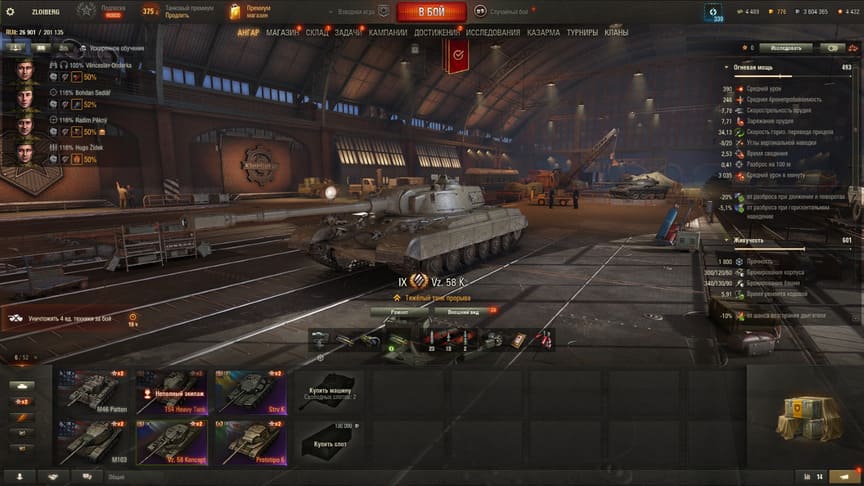Select the M46 Patton tank card
Screen dimensions: 864x486
point(95,390)
